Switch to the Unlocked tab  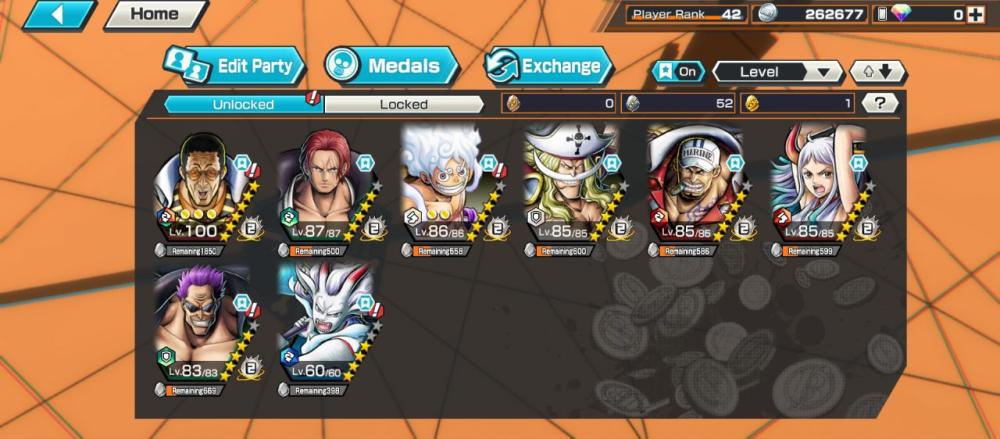(x=243, y=103)
